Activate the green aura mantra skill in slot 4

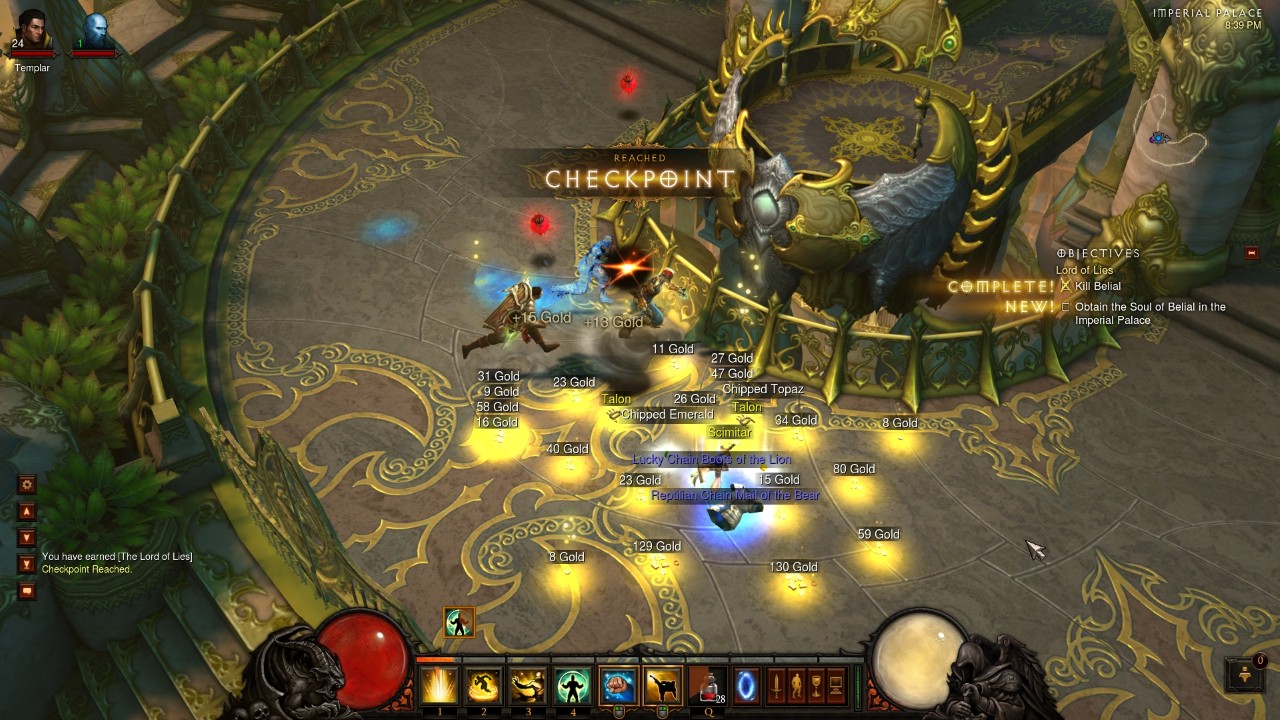coord(572,686)
